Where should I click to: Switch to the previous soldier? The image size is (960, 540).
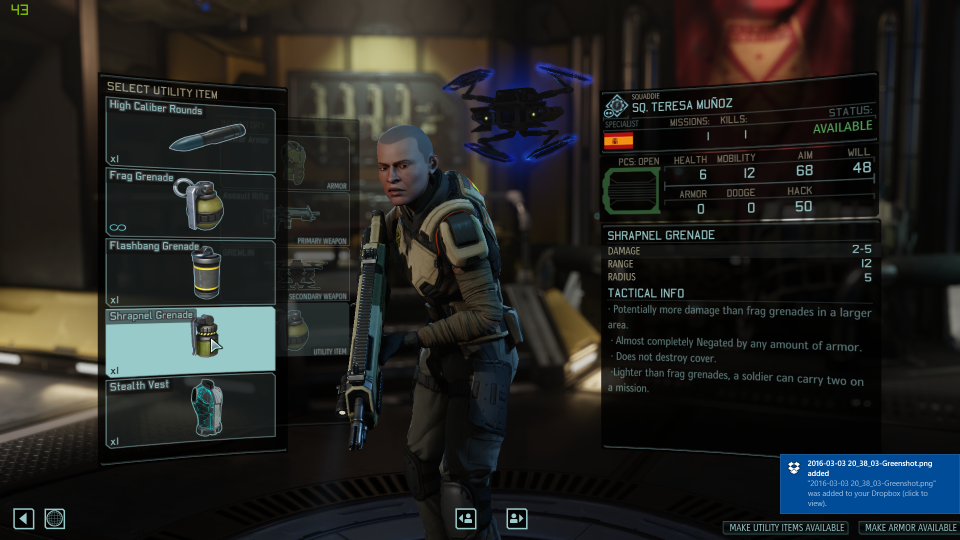coord(465,518)
